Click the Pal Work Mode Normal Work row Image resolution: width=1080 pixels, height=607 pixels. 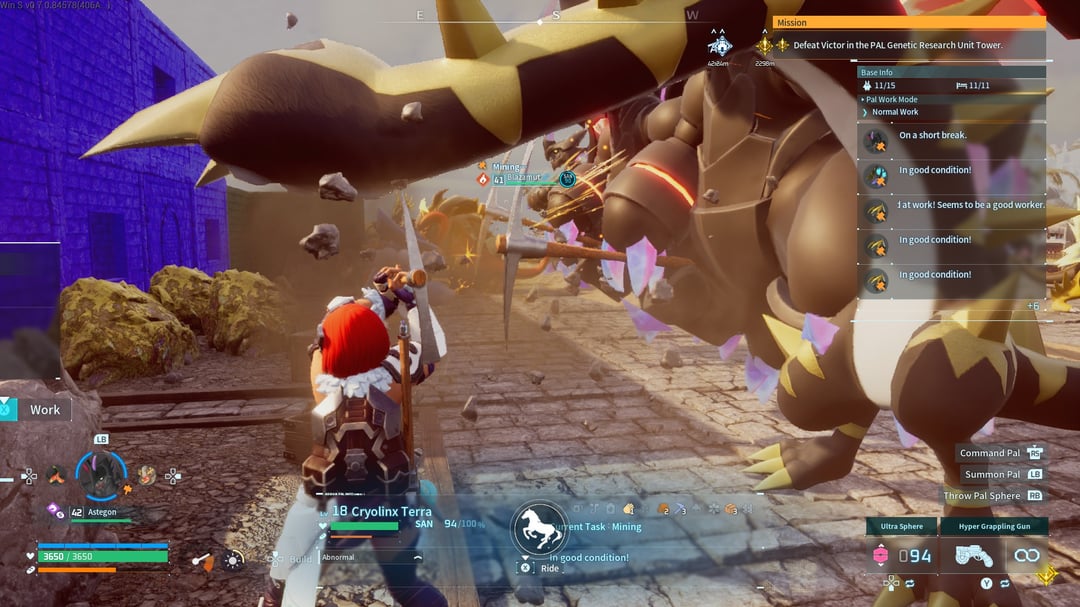(895, 112)
